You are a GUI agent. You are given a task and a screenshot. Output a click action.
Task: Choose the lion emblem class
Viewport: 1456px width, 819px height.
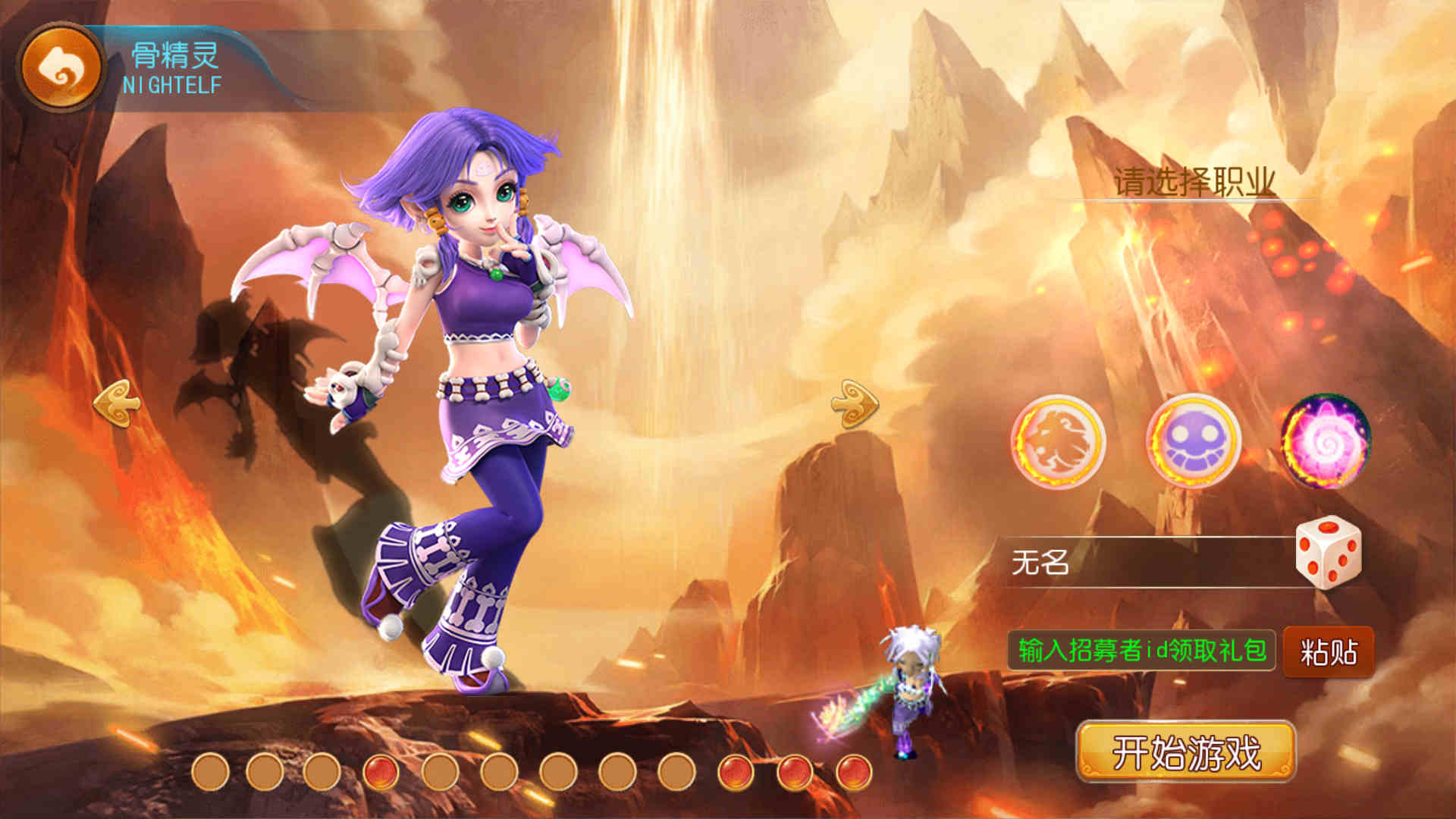[1059, 441]
